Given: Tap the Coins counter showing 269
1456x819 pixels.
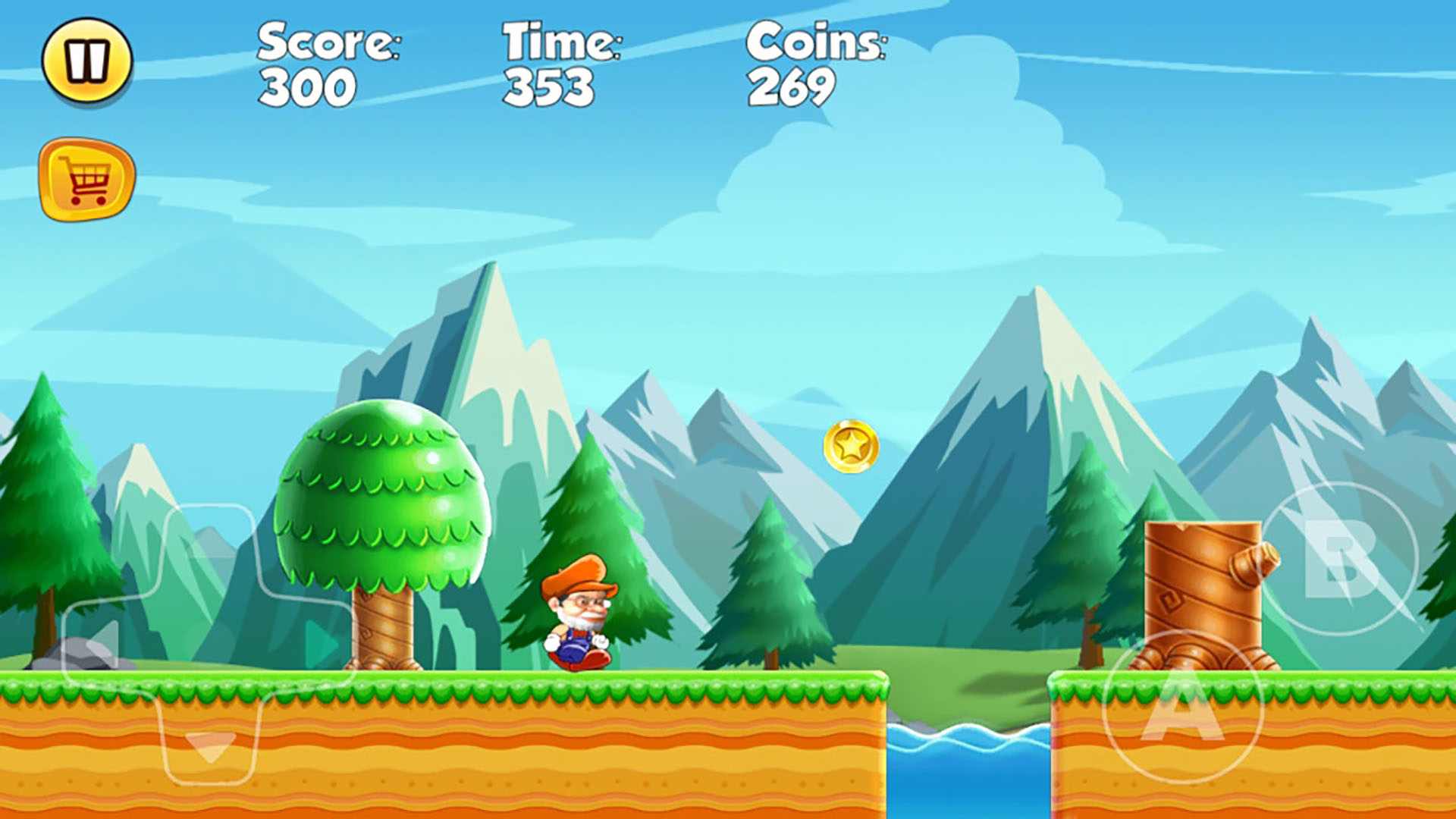Looking at the screenshot, I should (x=792, y=86).
